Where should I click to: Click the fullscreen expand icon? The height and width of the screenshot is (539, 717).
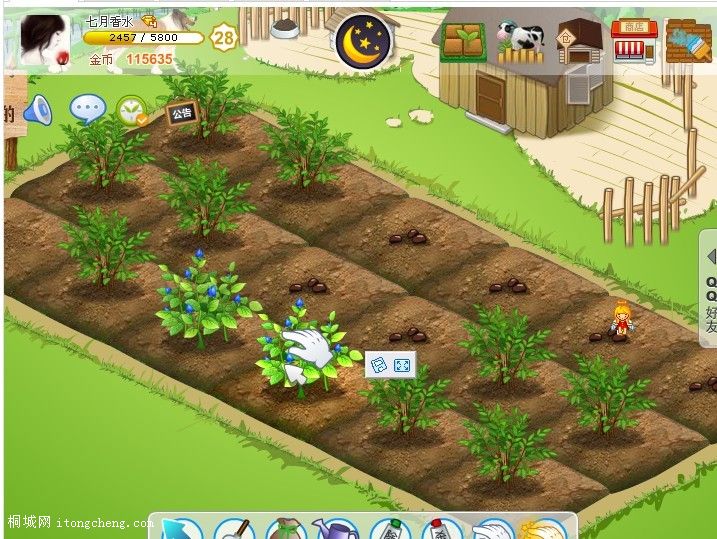403,366
